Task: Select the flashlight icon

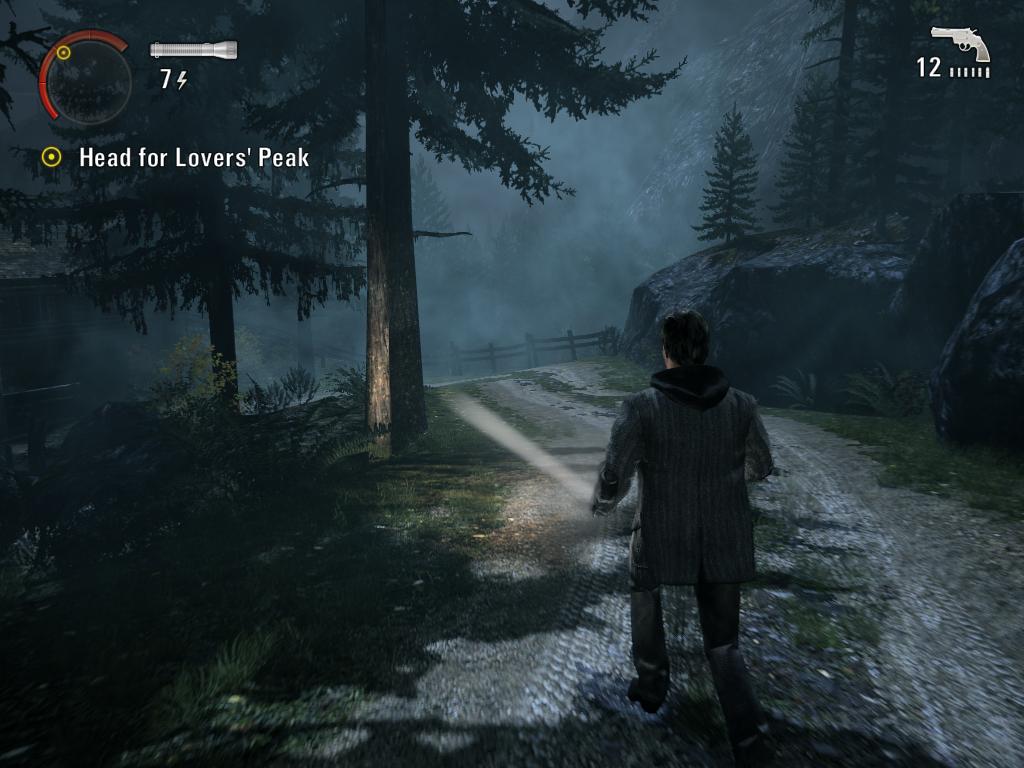Action: [x=193, y=49]
